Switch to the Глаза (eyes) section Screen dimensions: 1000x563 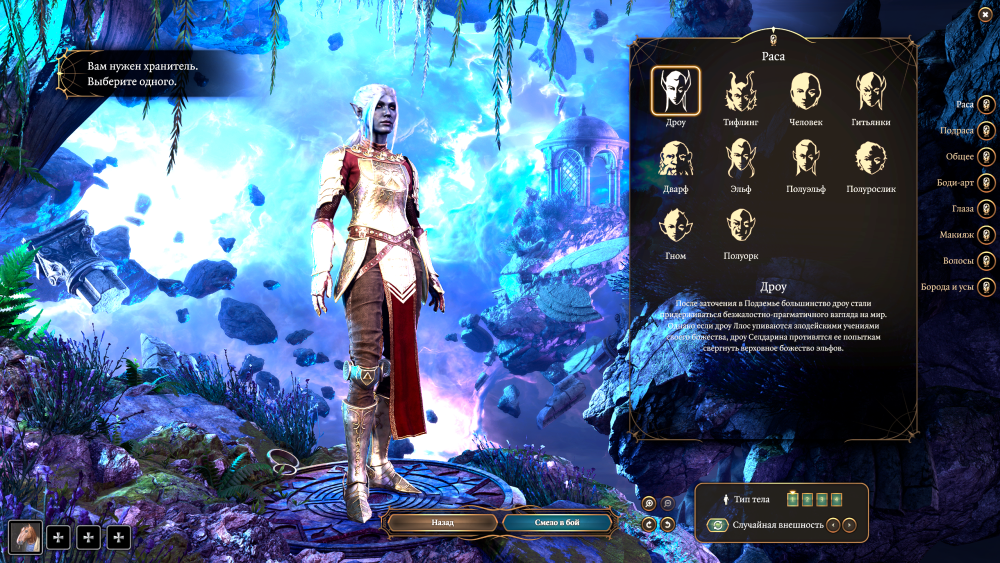985,209
